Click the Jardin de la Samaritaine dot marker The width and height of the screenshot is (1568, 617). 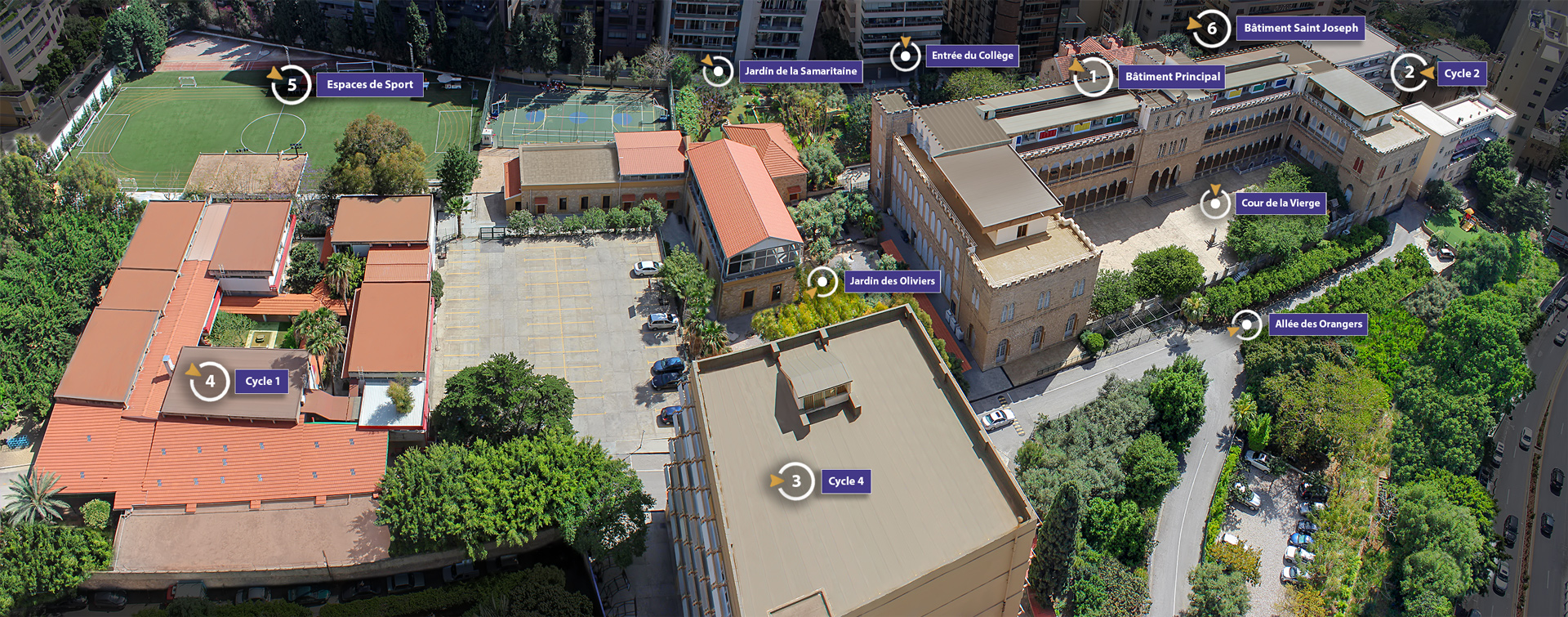[x=718, y=72]
